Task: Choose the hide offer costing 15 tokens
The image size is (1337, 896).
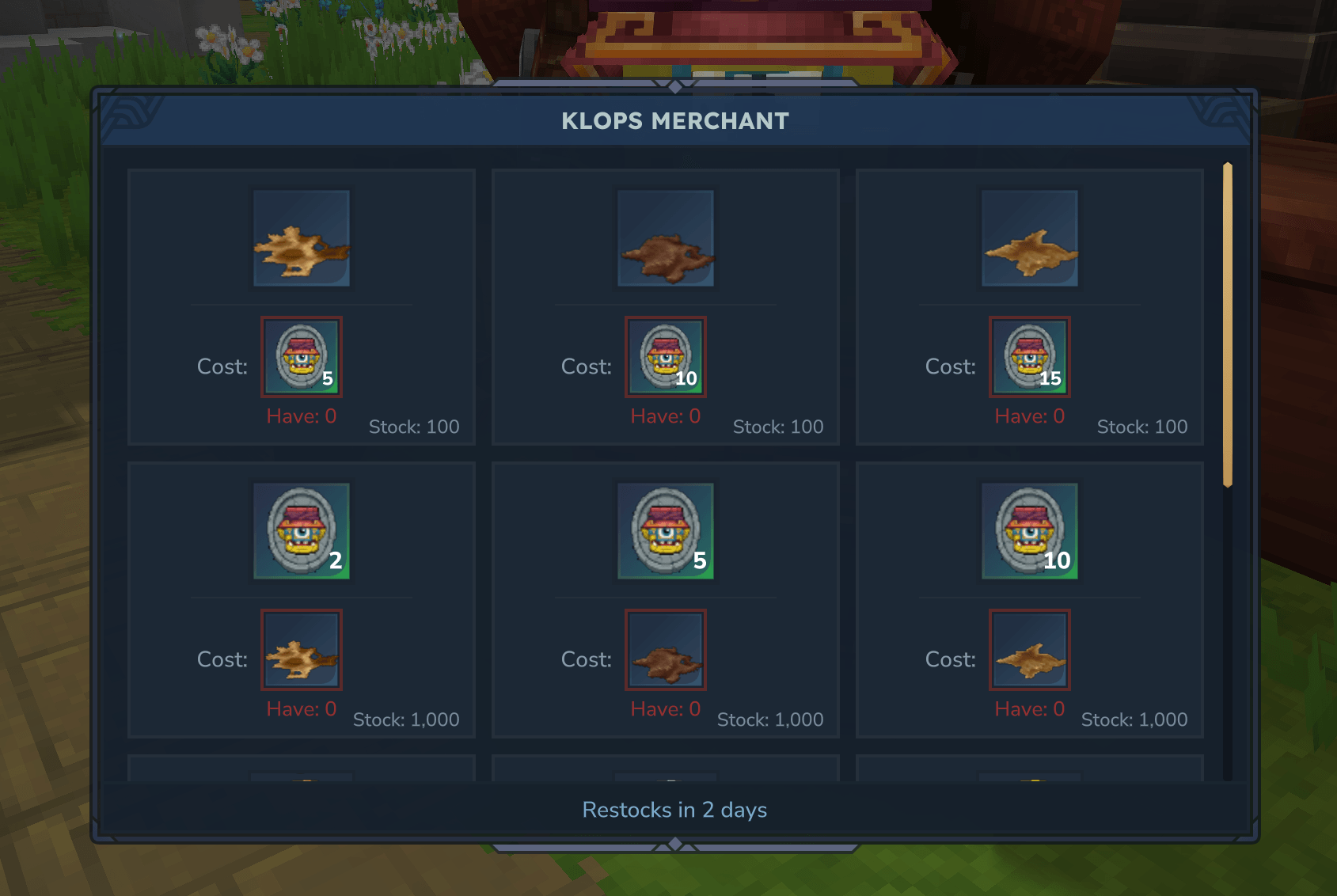Action: (x=1030, y=238)
